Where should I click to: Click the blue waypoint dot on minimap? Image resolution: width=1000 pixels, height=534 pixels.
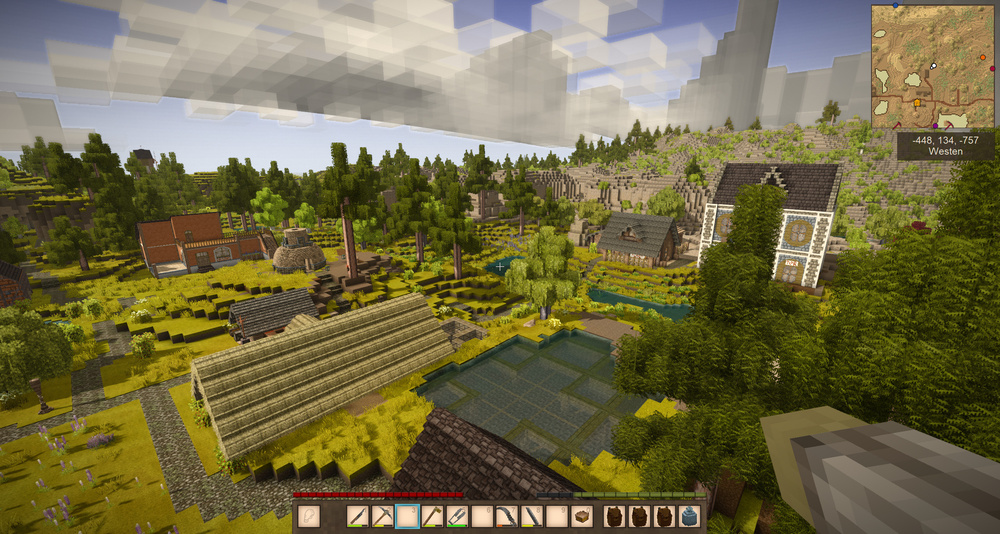click(x=895, y=5)
